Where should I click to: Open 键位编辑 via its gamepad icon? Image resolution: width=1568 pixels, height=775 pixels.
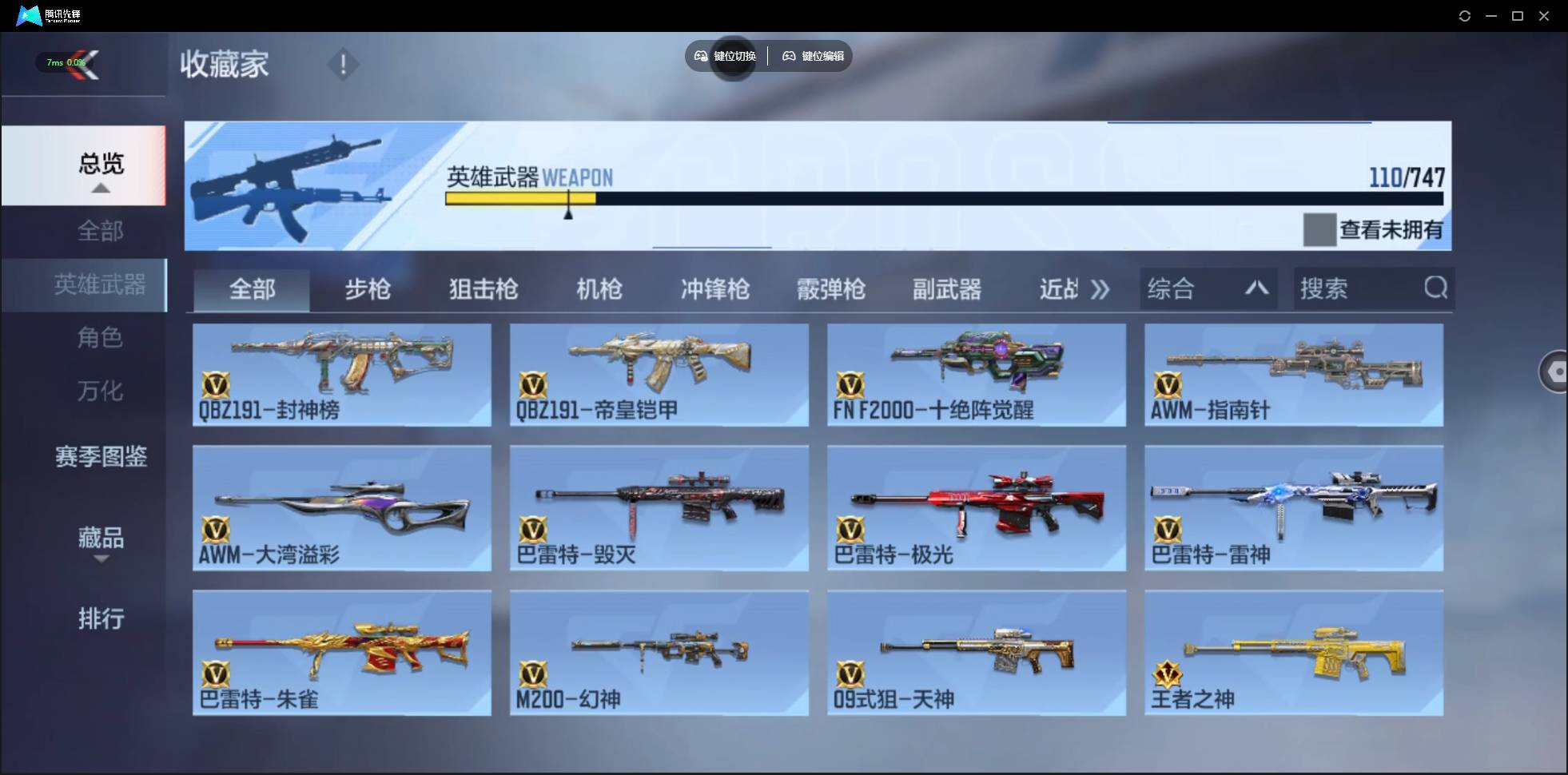point(791,56)
